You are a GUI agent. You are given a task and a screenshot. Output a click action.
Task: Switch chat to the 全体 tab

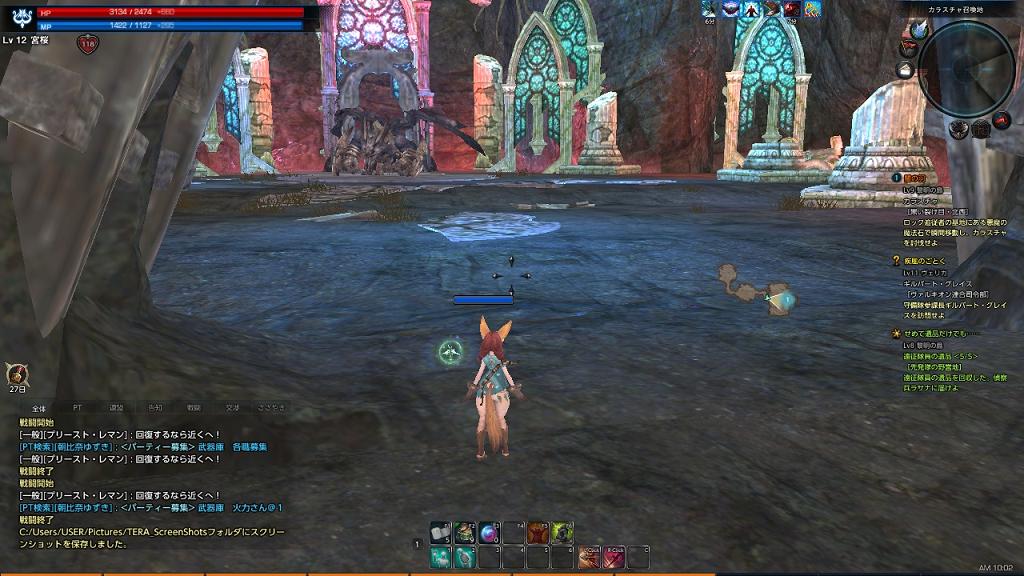pos(39,408)
